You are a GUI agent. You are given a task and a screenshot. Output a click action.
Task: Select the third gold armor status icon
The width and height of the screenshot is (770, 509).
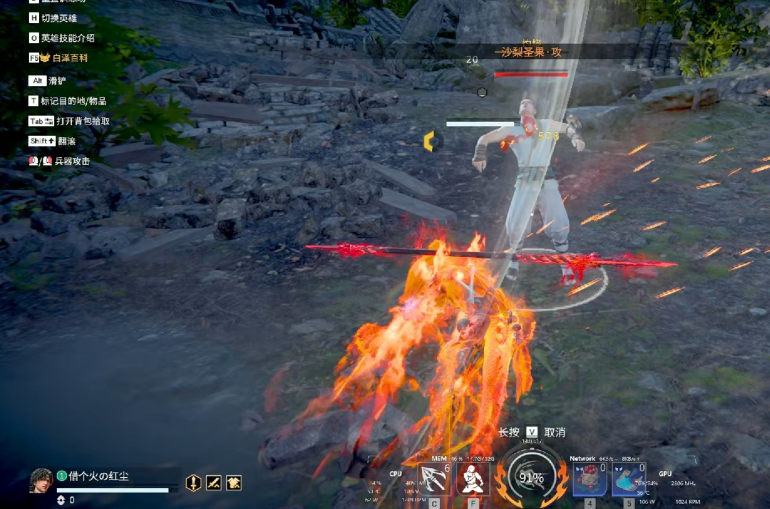(233, 483)
